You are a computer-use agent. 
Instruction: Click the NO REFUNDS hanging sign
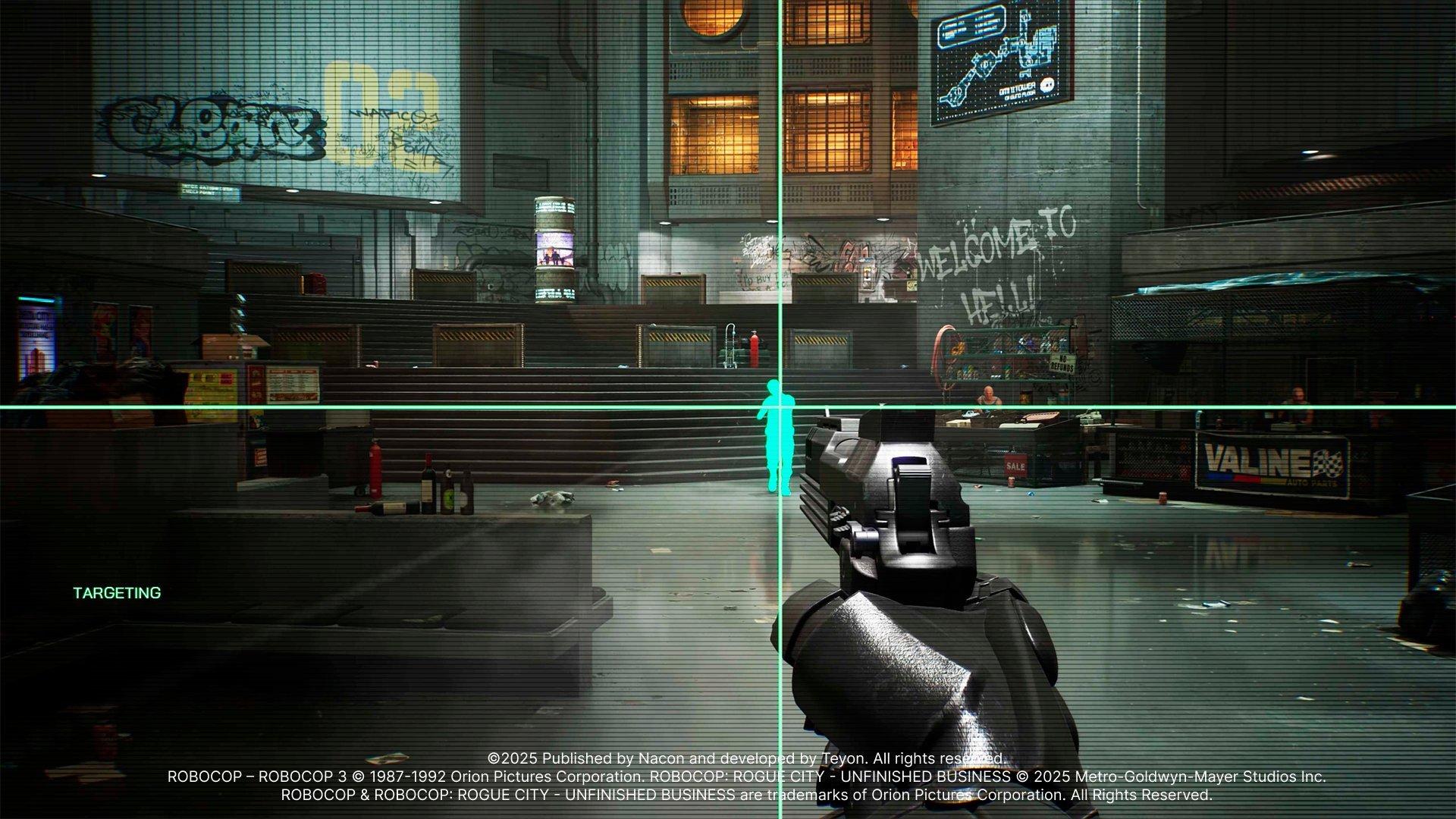(x=1062, y=364)
